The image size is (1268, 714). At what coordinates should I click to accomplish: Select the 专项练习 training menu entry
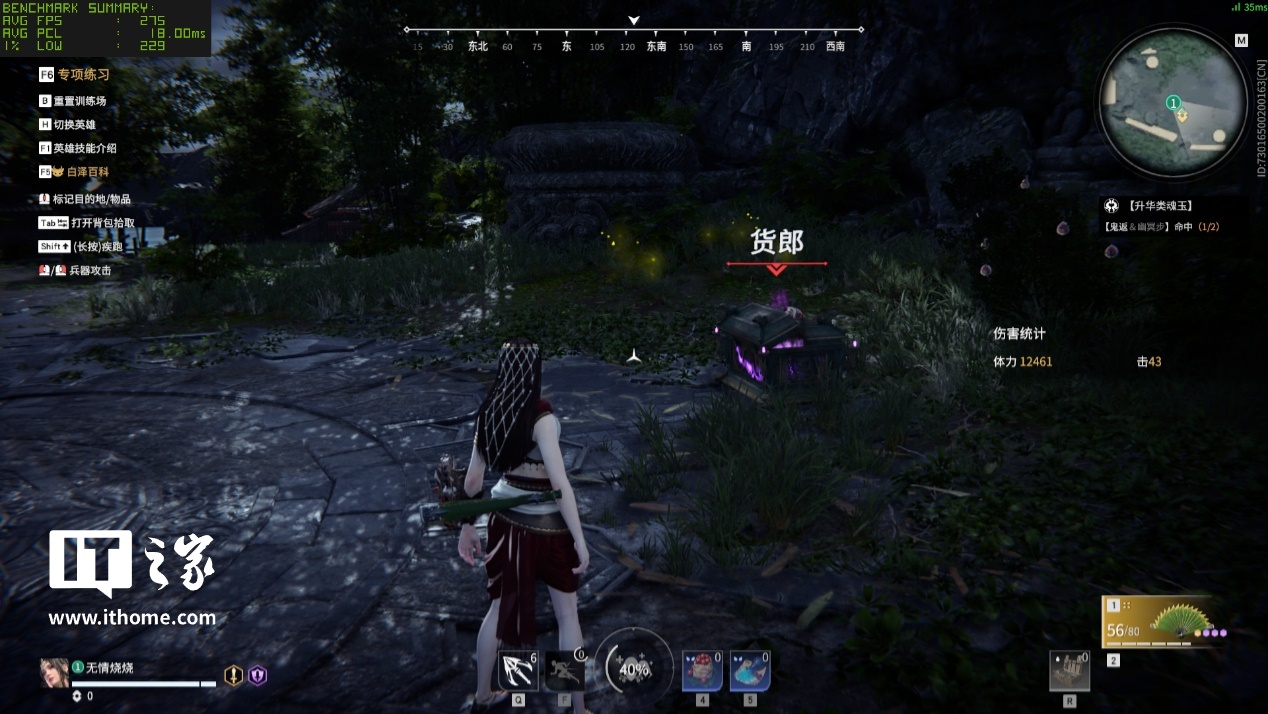coord(82,74)
